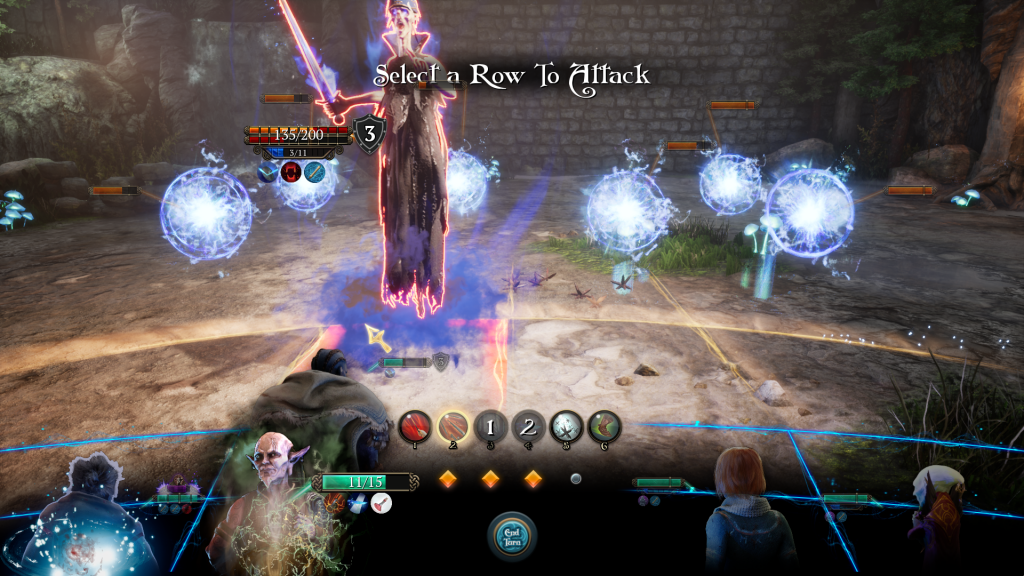Inspect the boss's red fangs status icon
This screenshot has height=576, width=1024.
[x=292, y=172]
